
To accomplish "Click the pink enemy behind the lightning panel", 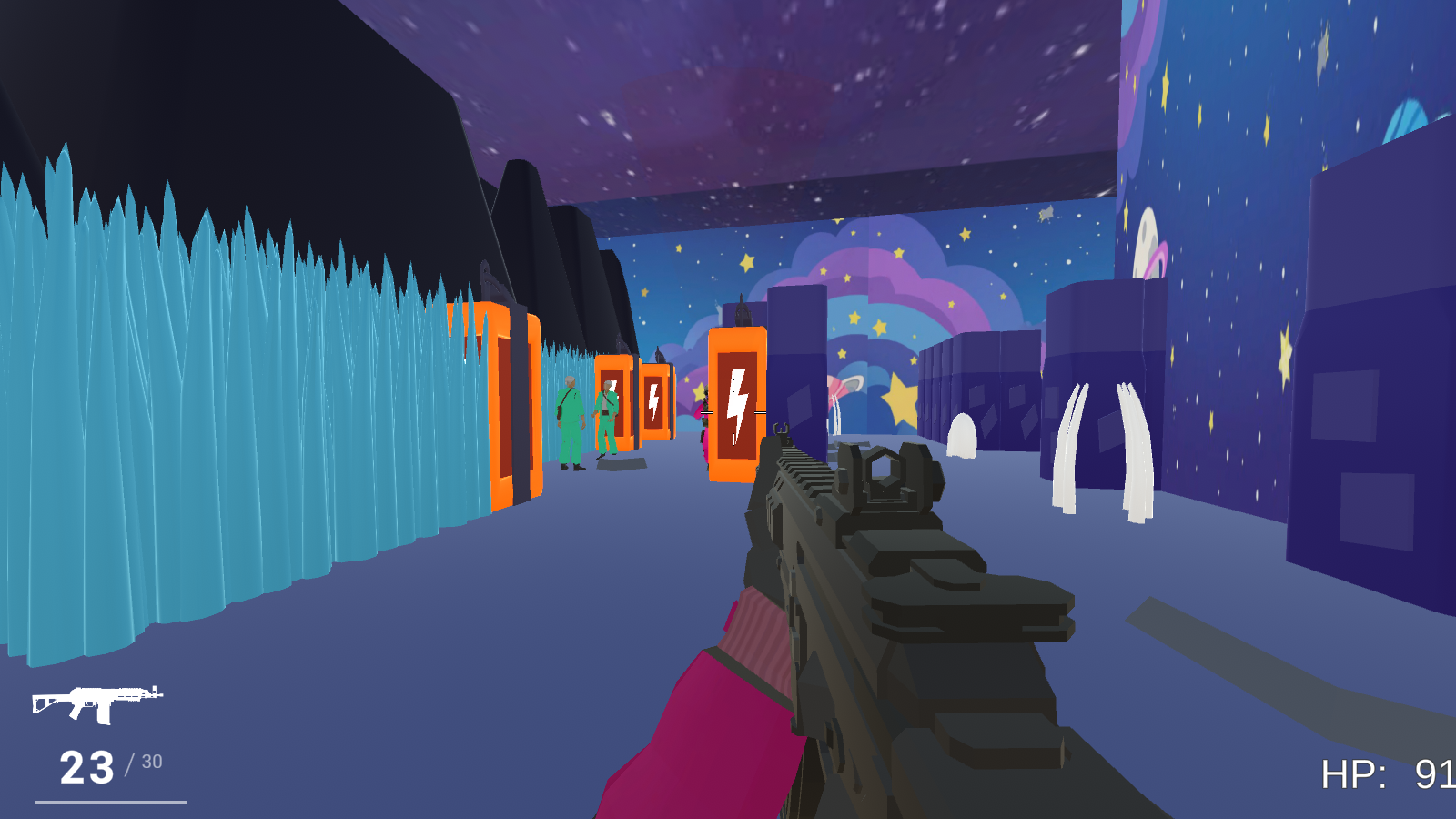I will [x=703, y=423].
